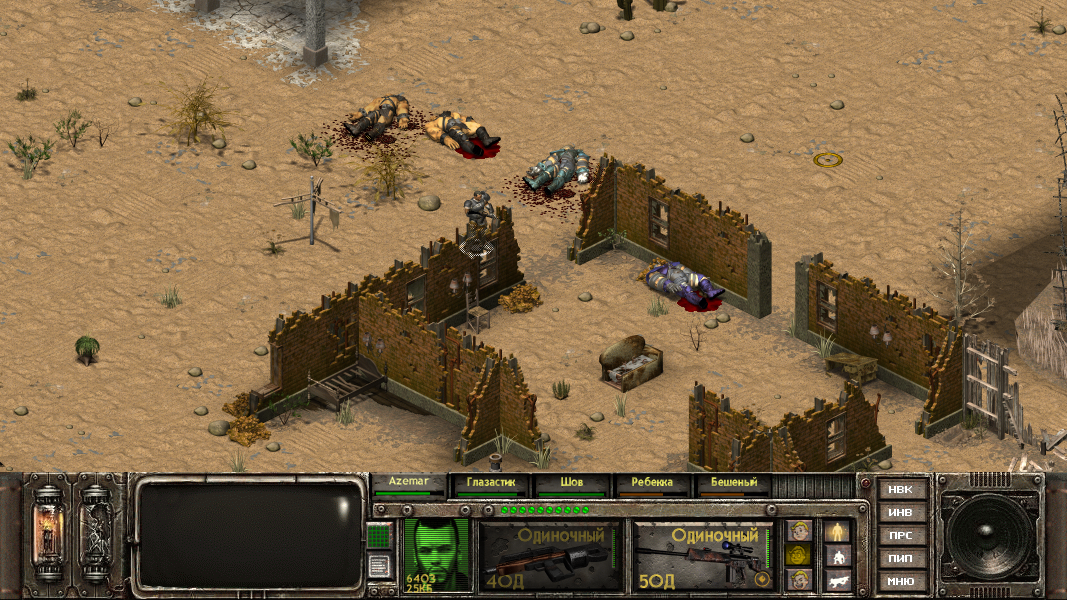
Task: Click the green character portrait
Action: [438, 554]
